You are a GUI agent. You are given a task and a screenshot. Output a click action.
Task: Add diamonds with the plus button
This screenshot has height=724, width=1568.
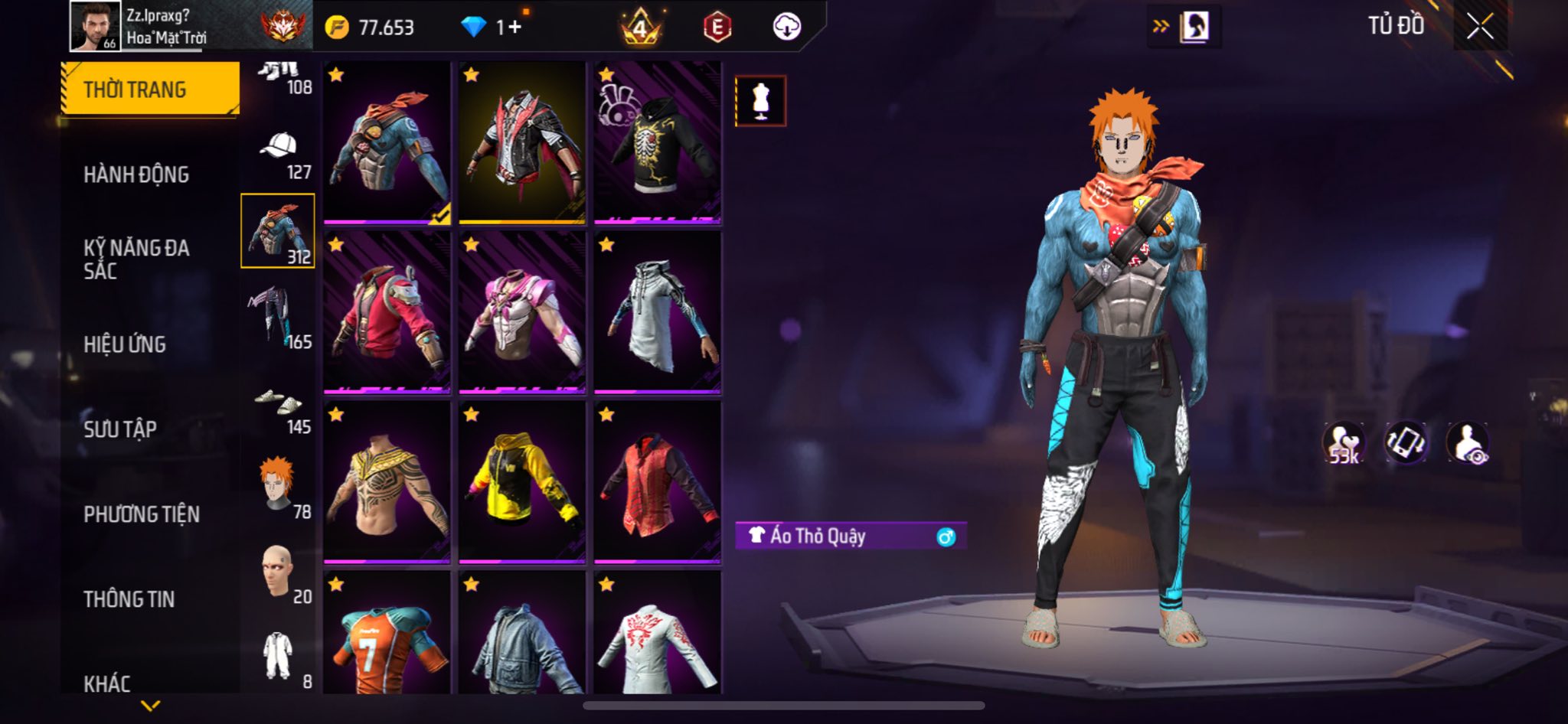515,28
